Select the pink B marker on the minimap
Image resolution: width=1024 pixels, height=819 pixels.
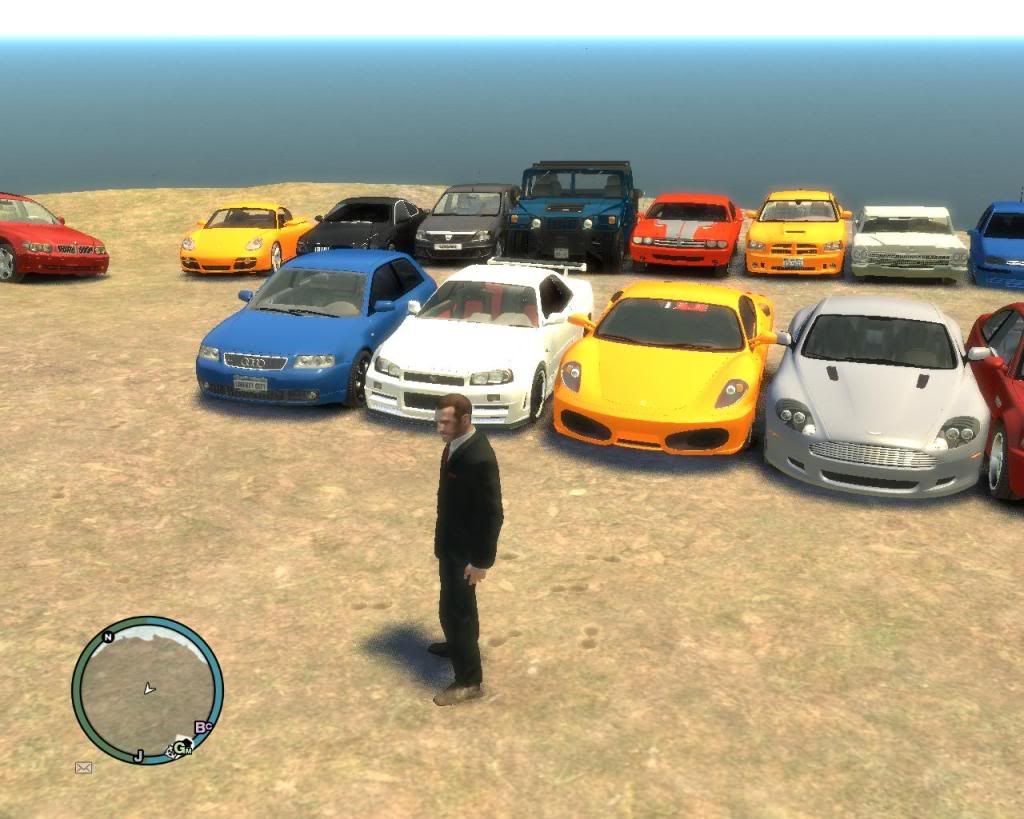tap(200, 727)
